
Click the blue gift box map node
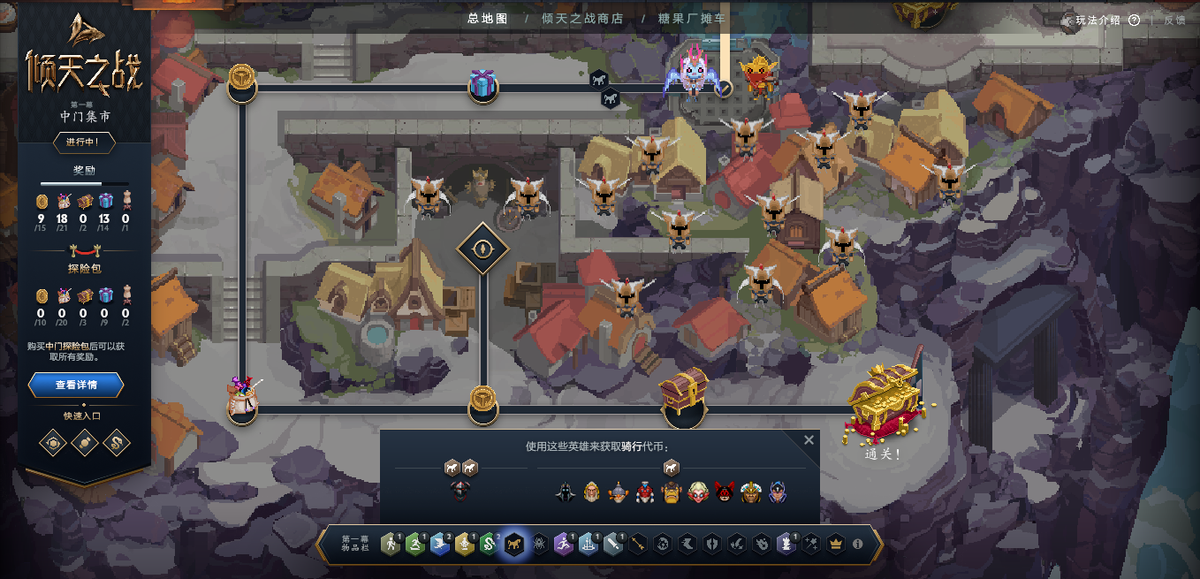tap(483, 85)
